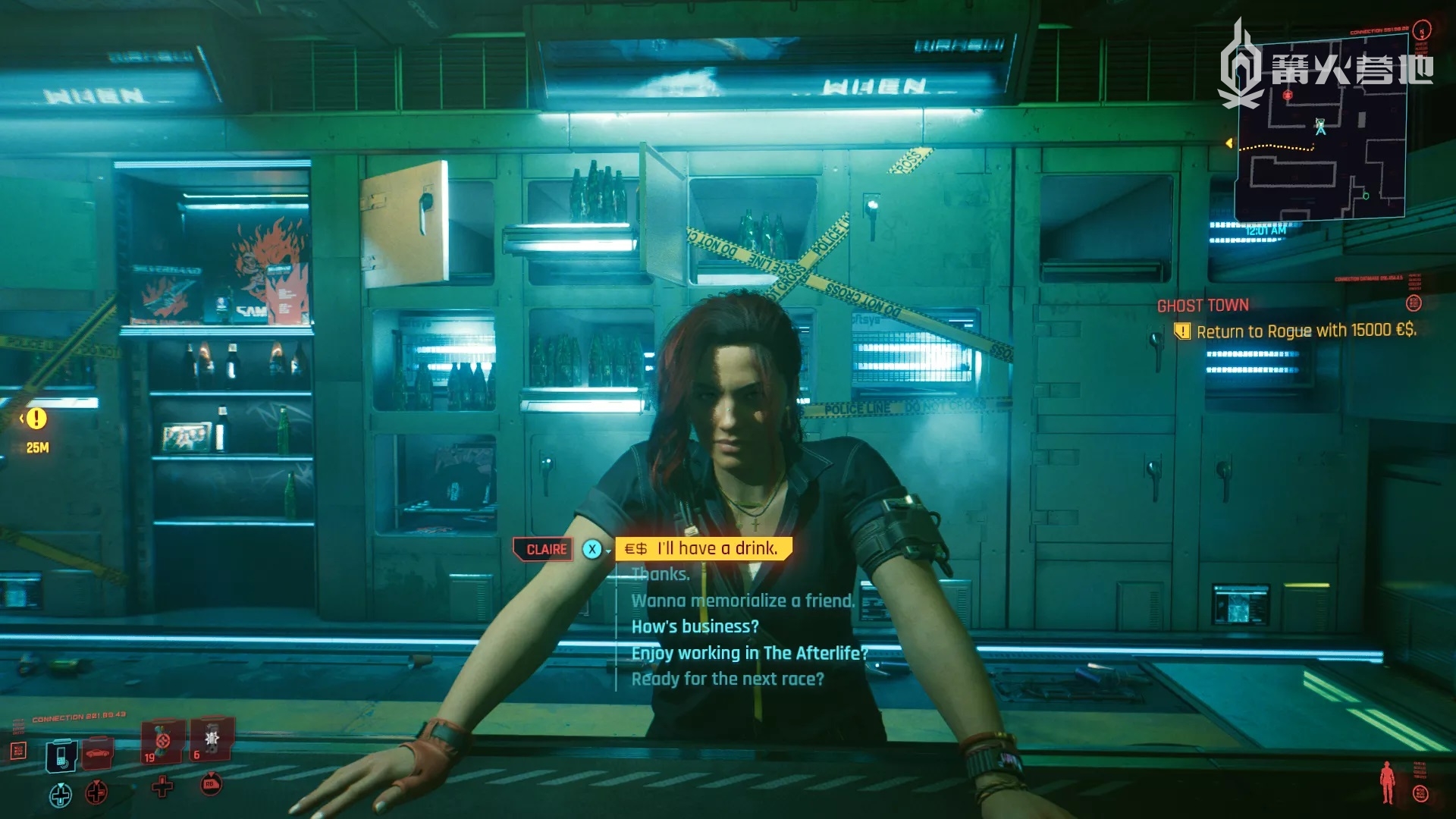Pick "Wanna memorialize a friend." dialogue line
Screen dimensions: 1456x819
click(x=742, y=601)
